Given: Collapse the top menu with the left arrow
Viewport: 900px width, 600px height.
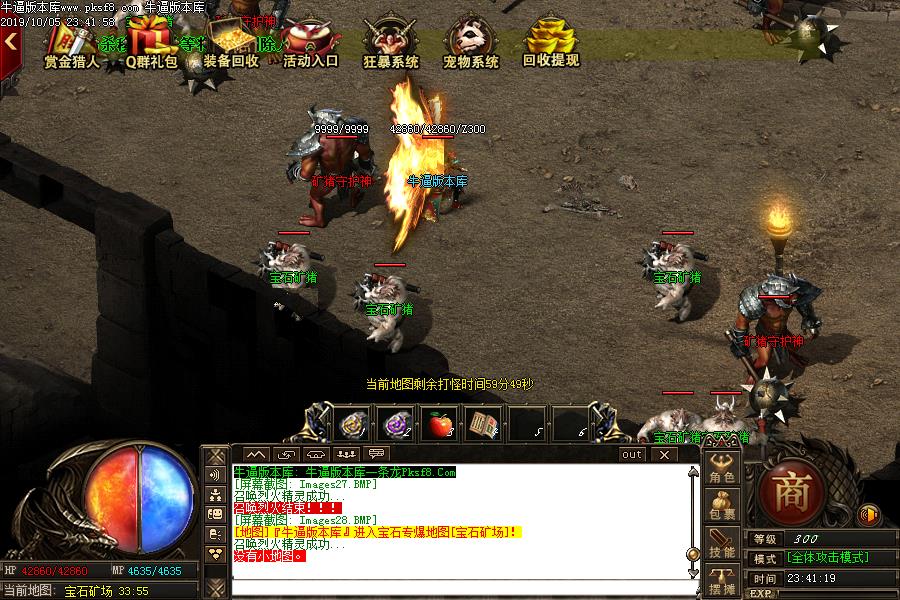Looking at the screenshot, I should 10,42.
